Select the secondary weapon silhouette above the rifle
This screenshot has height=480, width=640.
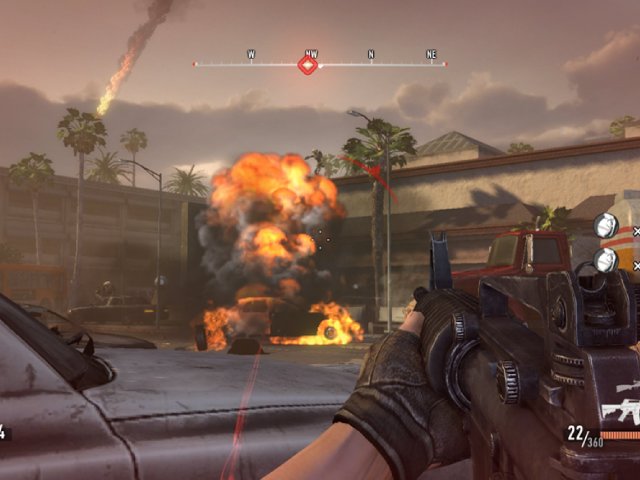click(628, 386)
